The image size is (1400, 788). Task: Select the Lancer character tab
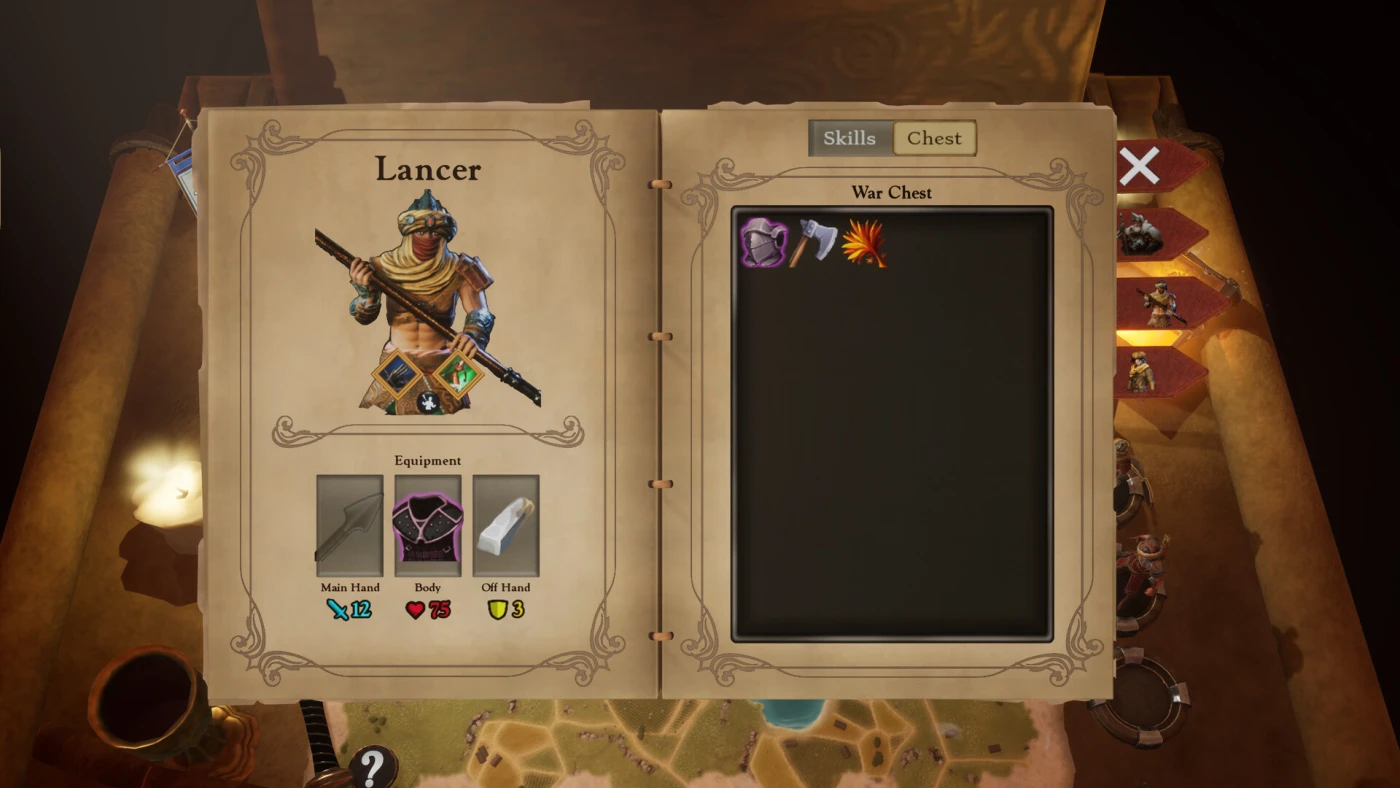[1159, 304]
